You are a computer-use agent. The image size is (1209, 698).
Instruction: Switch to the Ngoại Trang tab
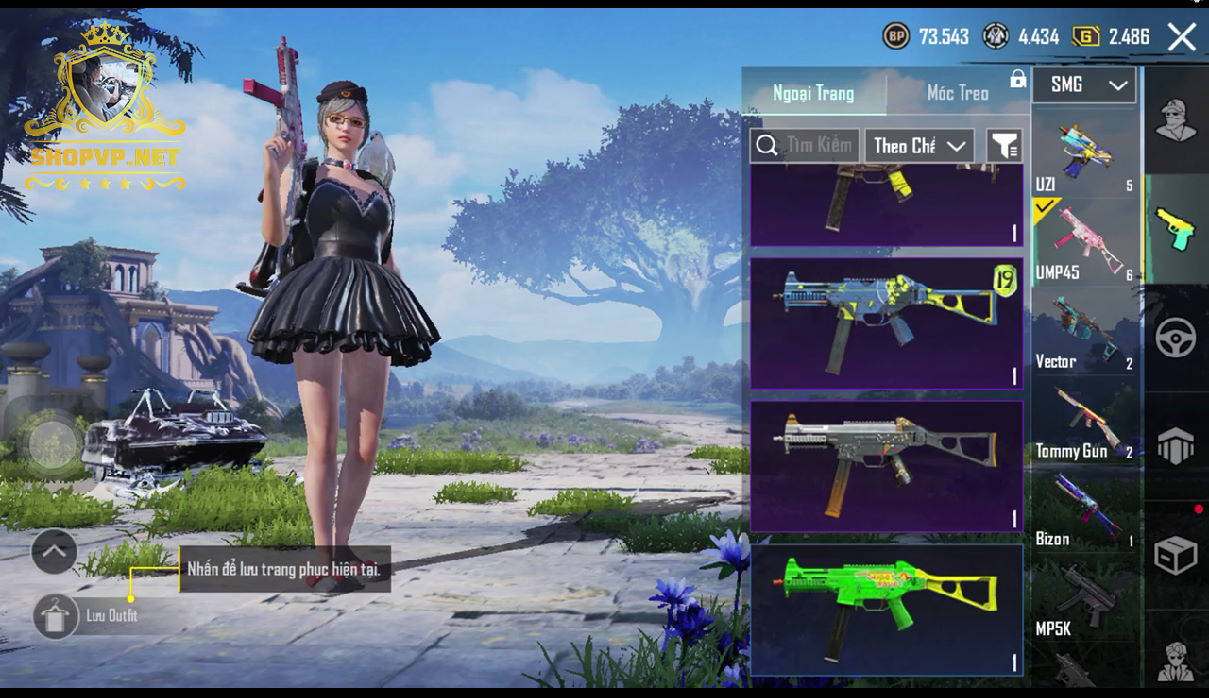point(813,93)
